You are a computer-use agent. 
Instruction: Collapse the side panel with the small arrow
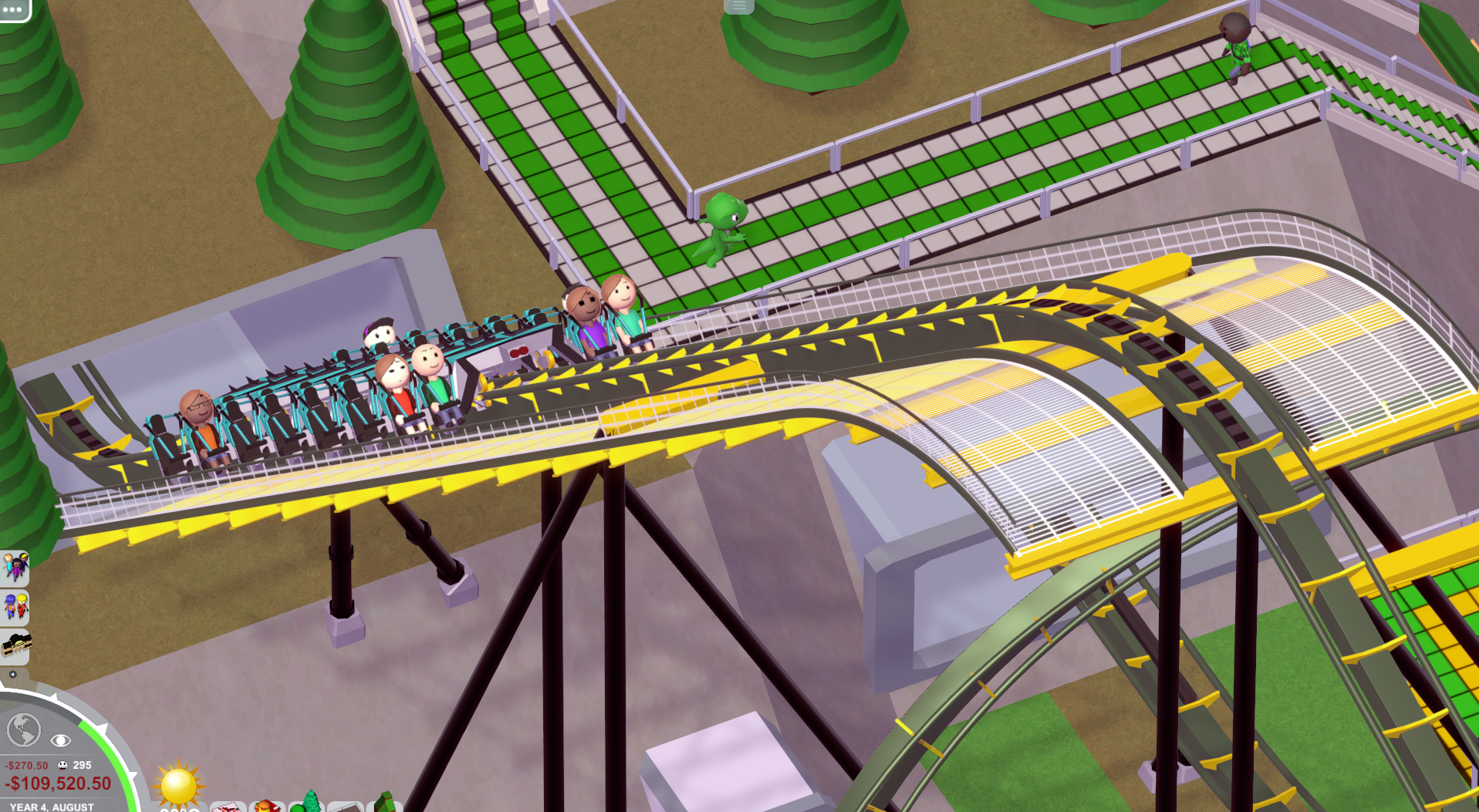coord(12,674)
